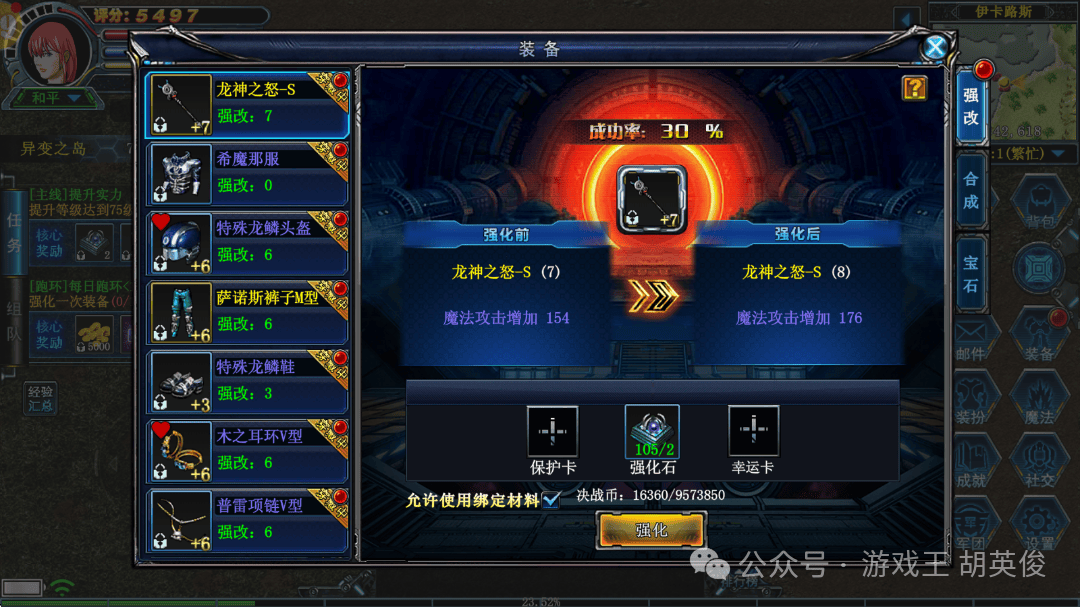Screen dimensions: 1080x607
Task: Select 希魔那服 armor row
Action: pyautogui.click(x=248, y=172)
